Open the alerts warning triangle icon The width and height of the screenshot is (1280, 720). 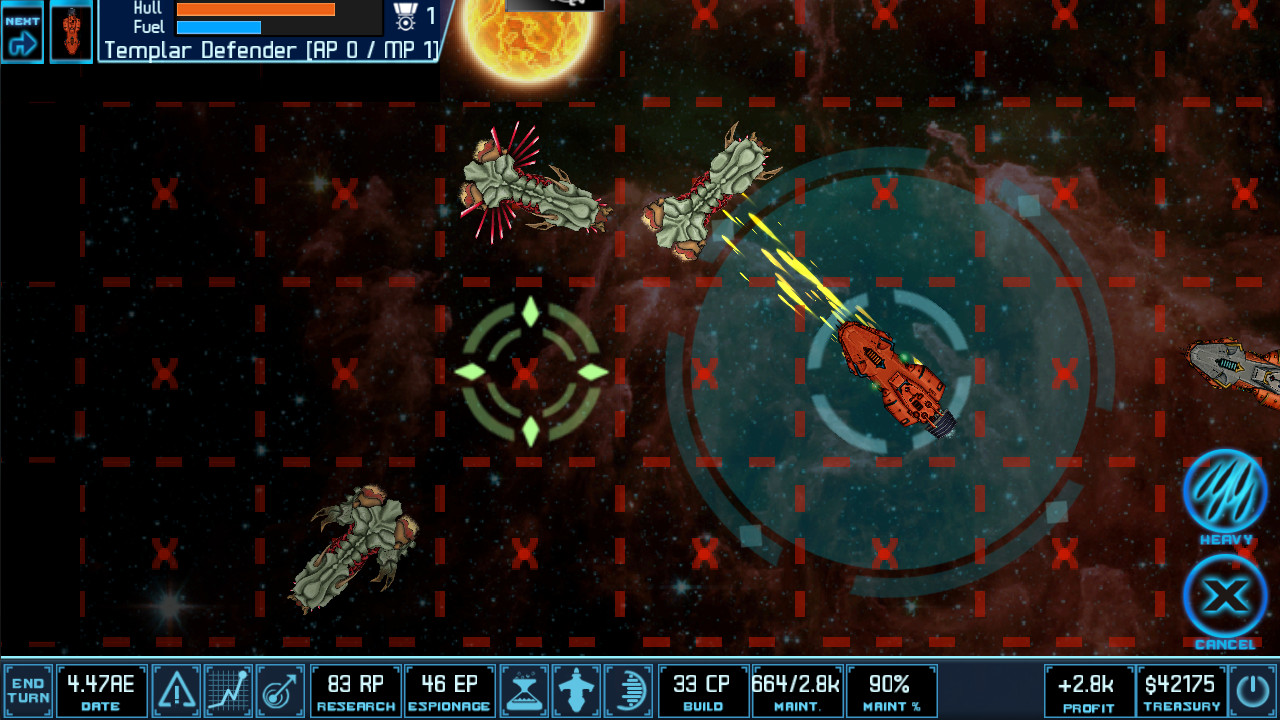pos(176,689)
